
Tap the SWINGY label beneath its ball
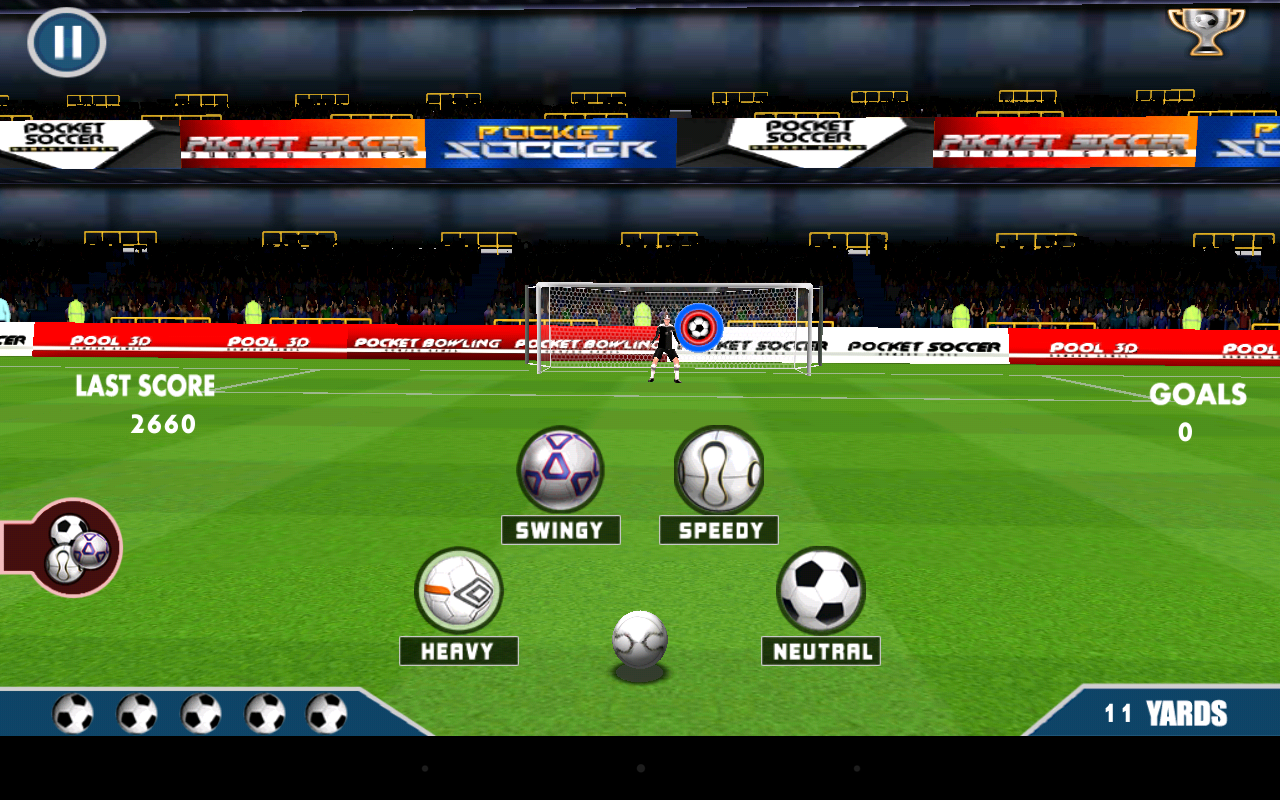pyautogui.click(x=560, y=529)
